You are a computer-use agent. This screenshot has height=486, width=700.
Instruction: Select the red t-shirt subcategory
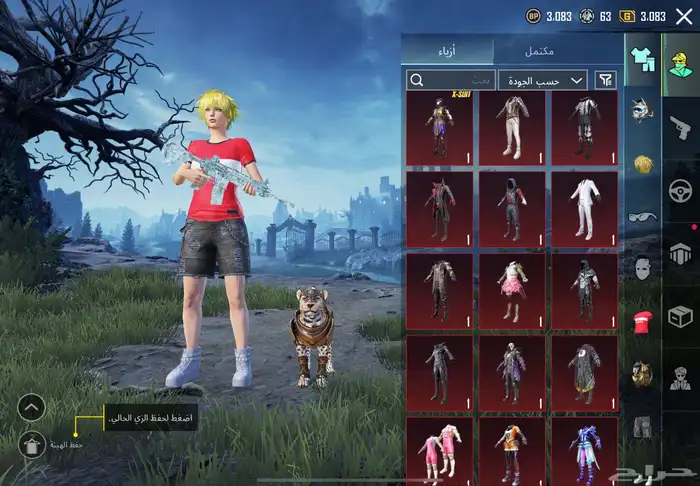click(x=641, y=322)
